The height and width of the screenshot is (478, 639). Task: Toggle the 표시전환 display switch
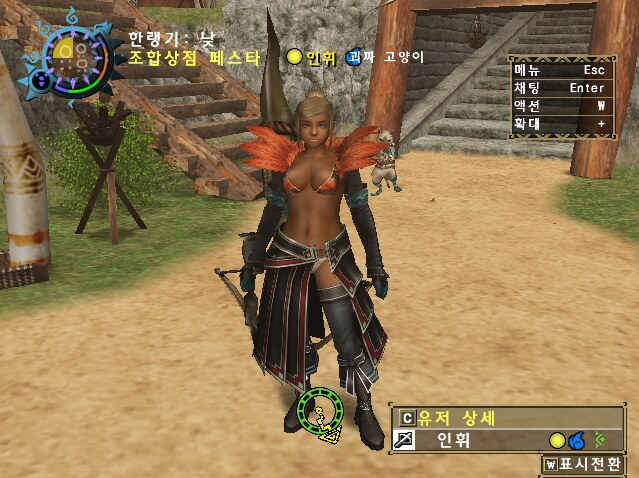click(583, 464)
